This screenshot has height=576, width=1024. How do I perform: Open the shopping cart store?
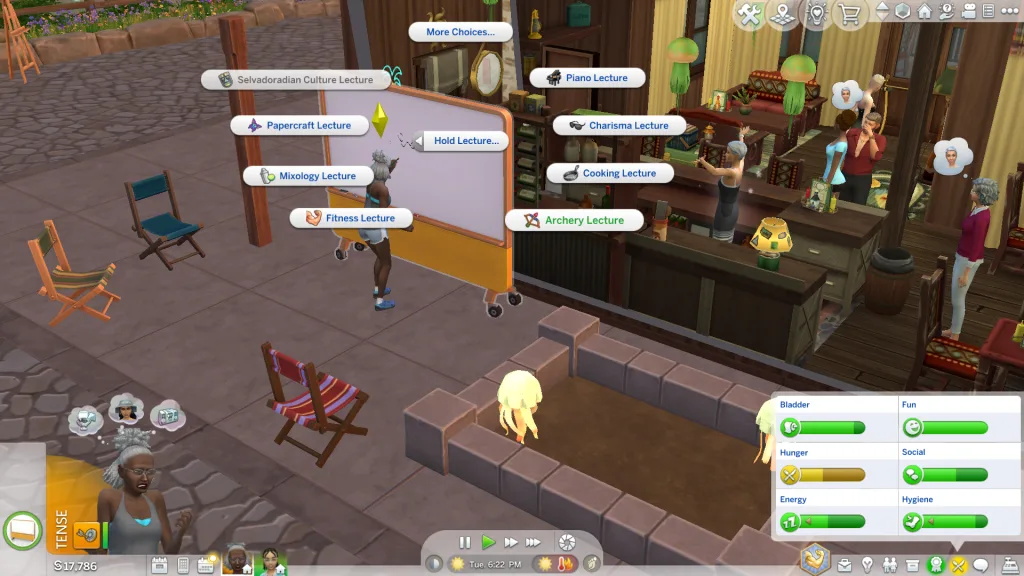[851, 14]
